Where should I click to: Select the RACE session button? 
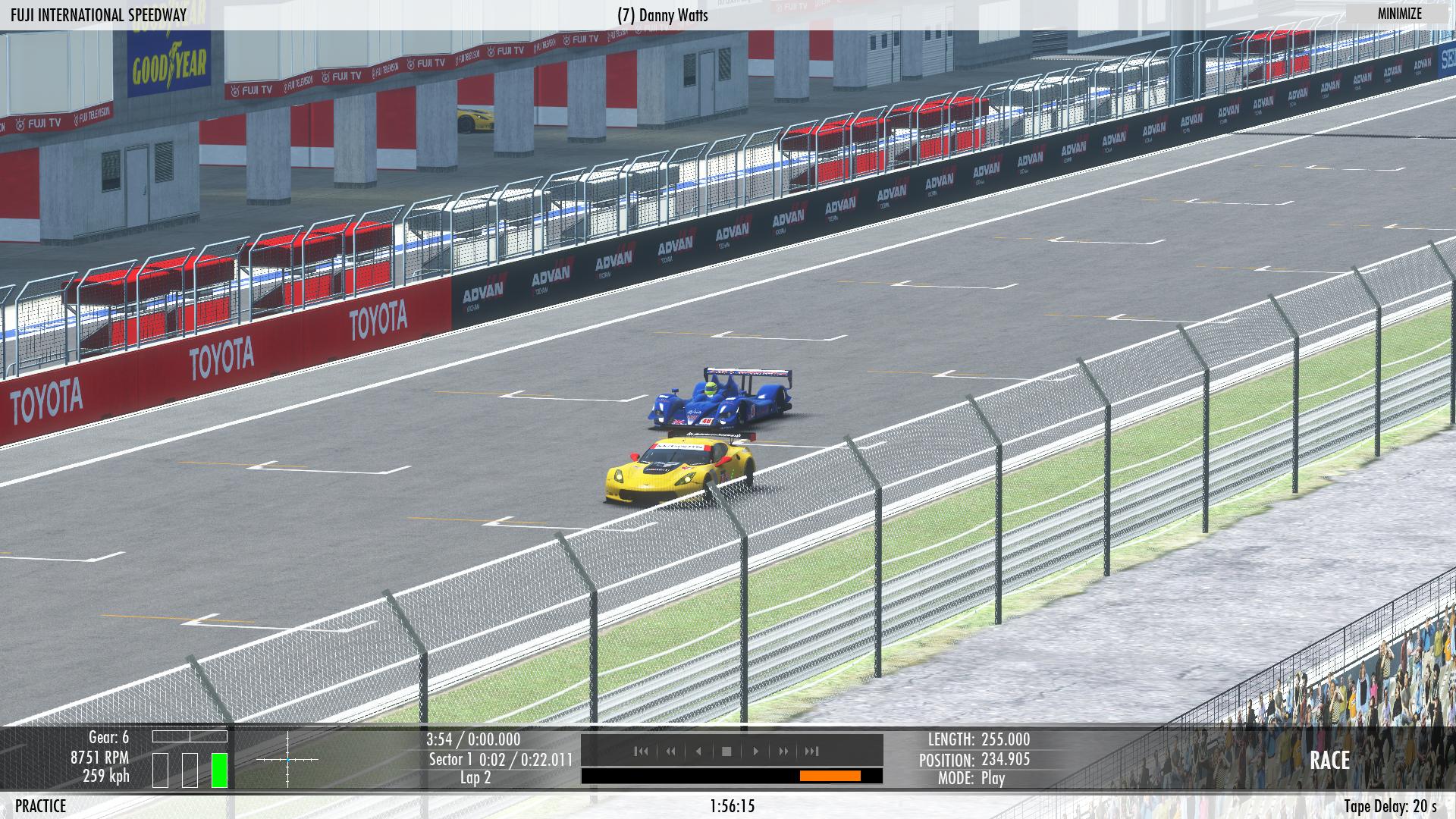[x=1329, y=761]
